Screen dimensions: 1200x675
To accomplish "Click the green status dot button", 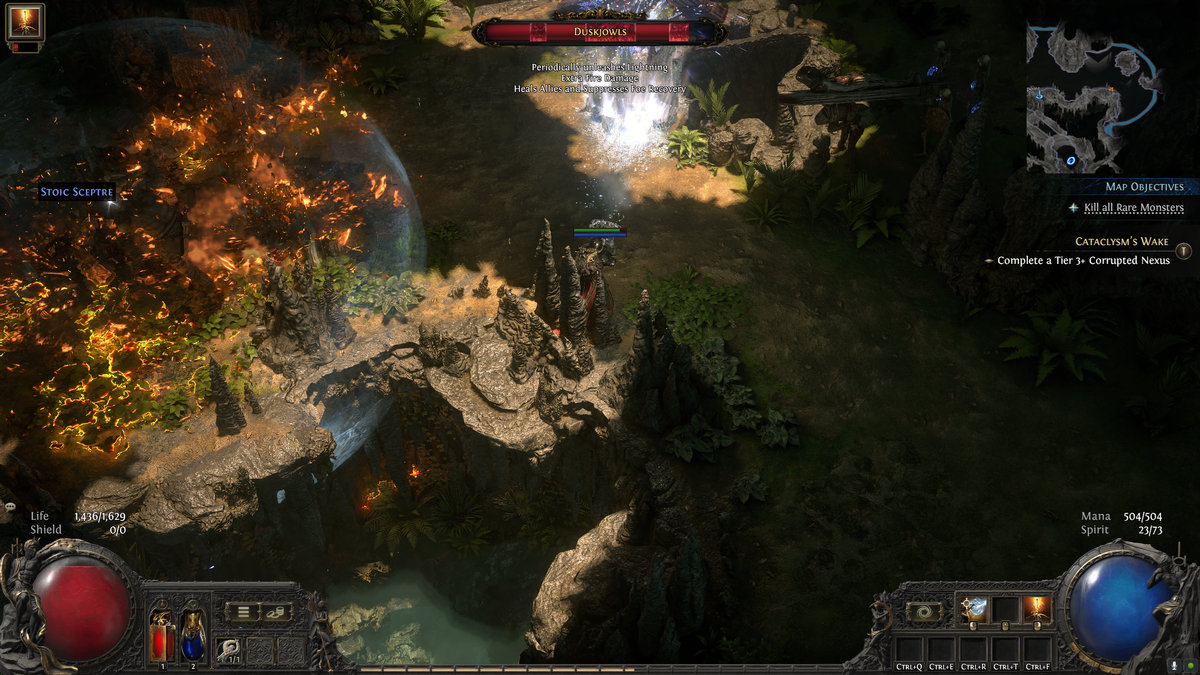I will click(1188, 664).
